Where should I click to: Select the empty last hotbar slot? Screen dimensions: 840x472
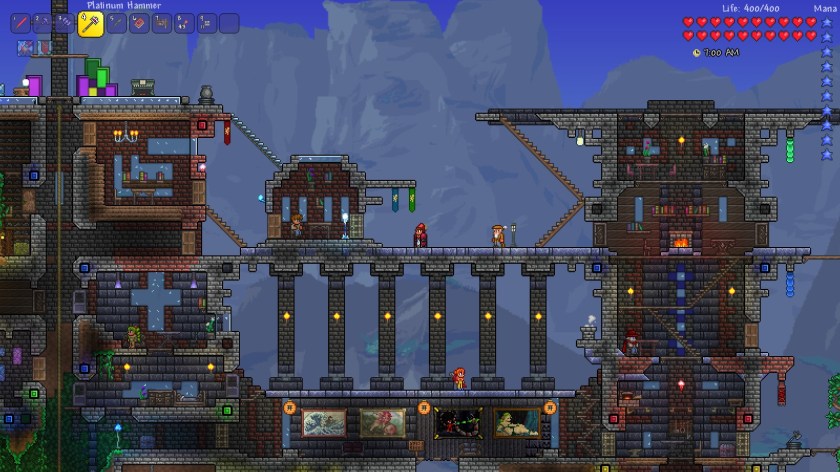[x=230, y=23]
